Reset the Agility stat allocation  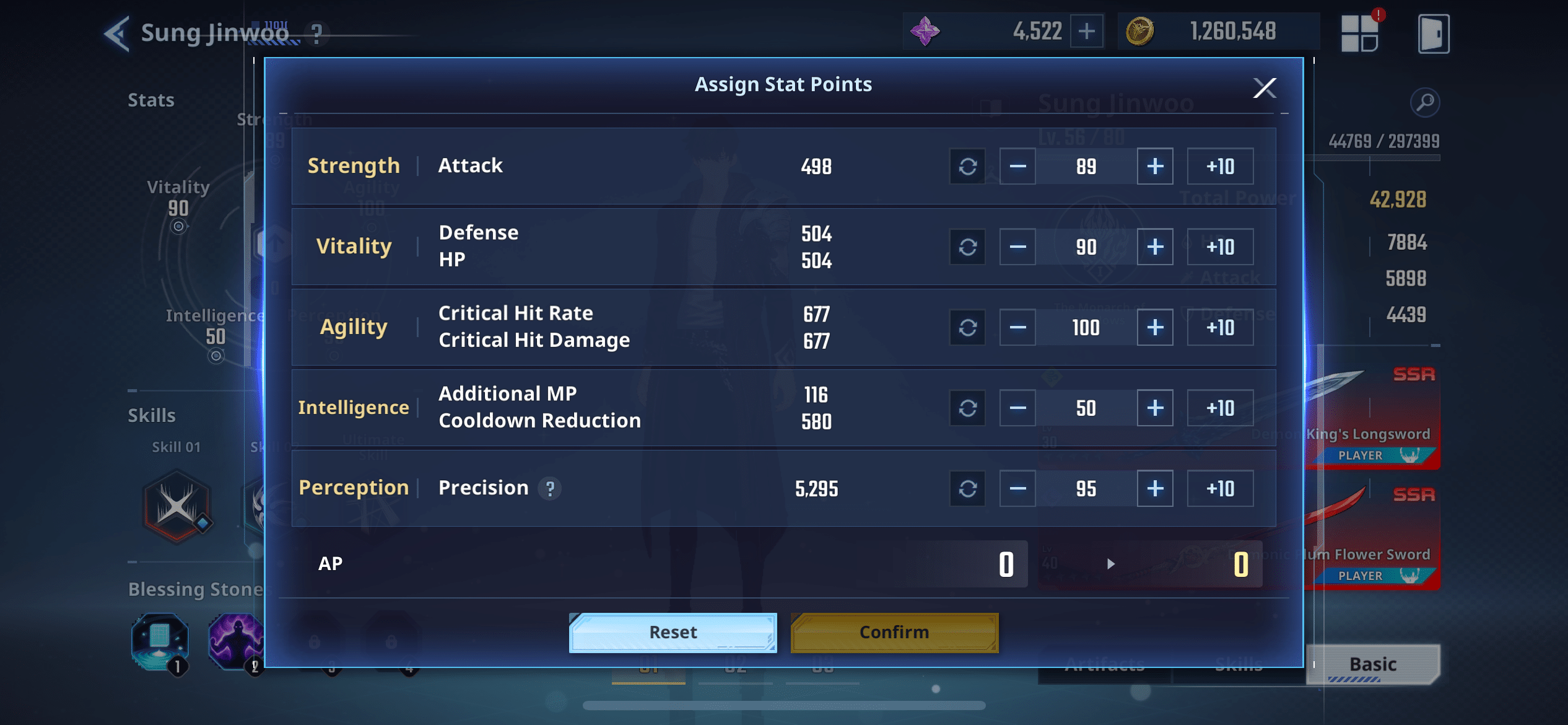click(967, 327)
